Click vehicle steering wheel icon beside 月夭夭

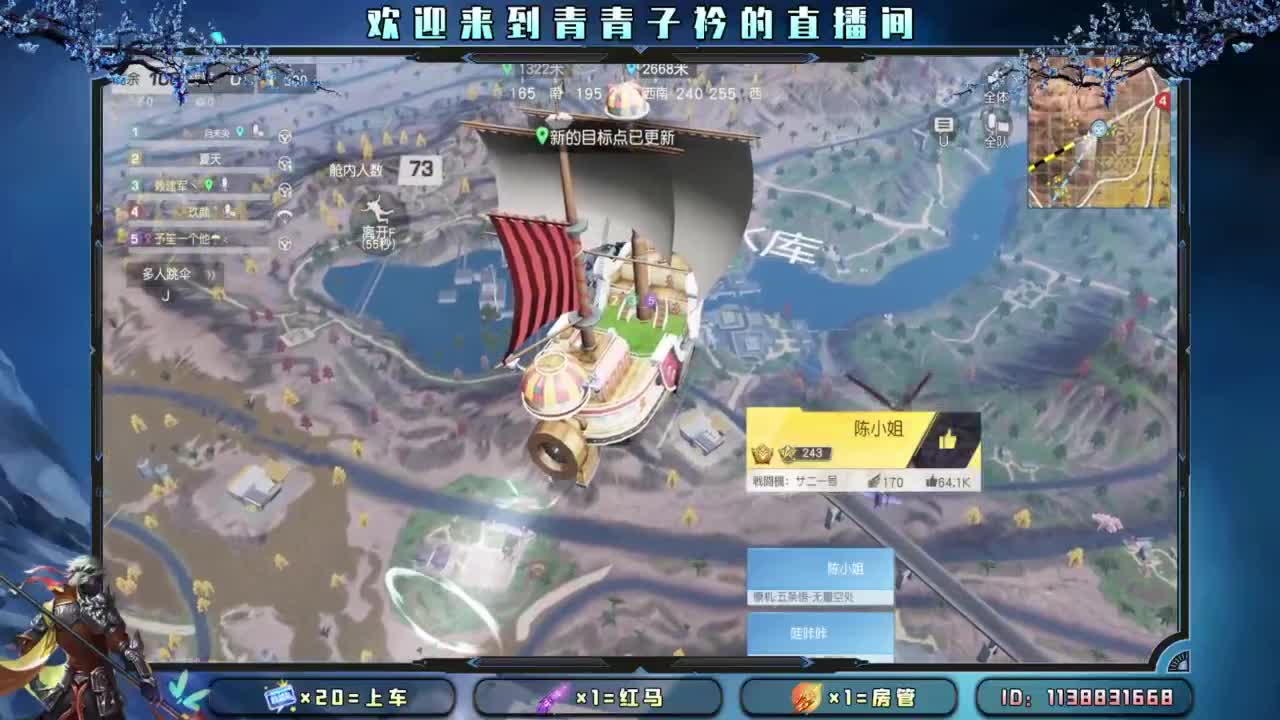pos(285,136)
